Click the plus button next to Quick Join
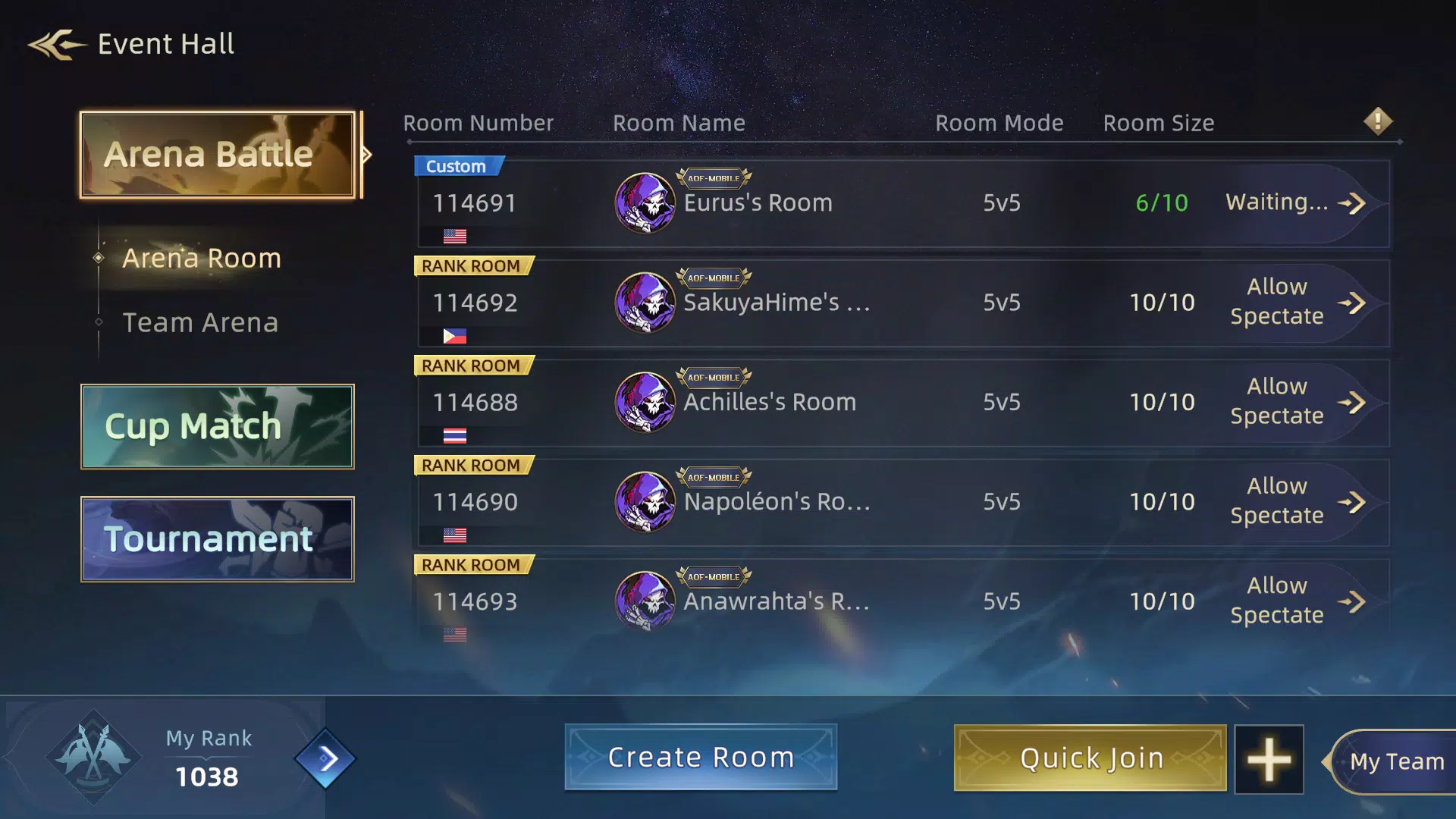1456x819 pixels. pos(1269,758)
